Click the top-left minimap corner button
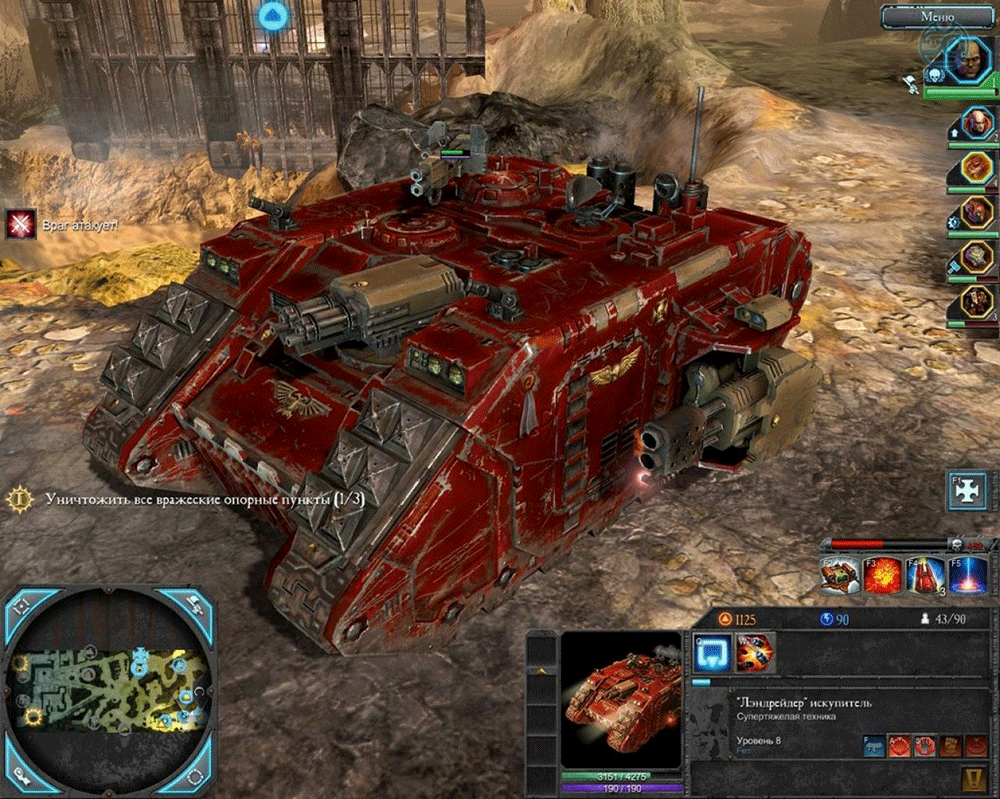Screen dimensions: 1000x799 tap(25, 606)
